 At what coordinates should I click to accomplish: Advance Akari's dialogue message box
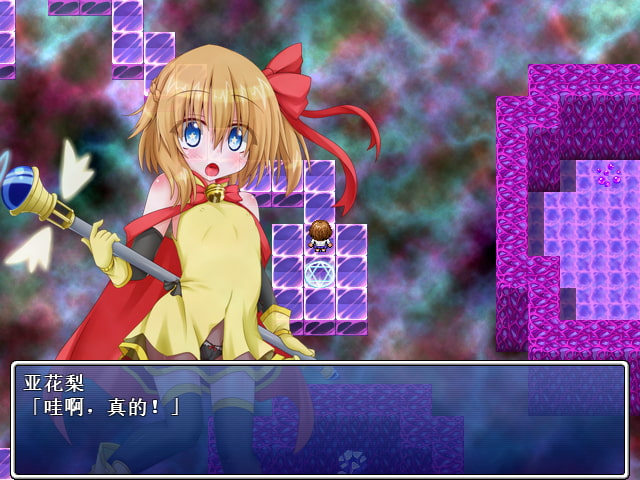[320, 418]
